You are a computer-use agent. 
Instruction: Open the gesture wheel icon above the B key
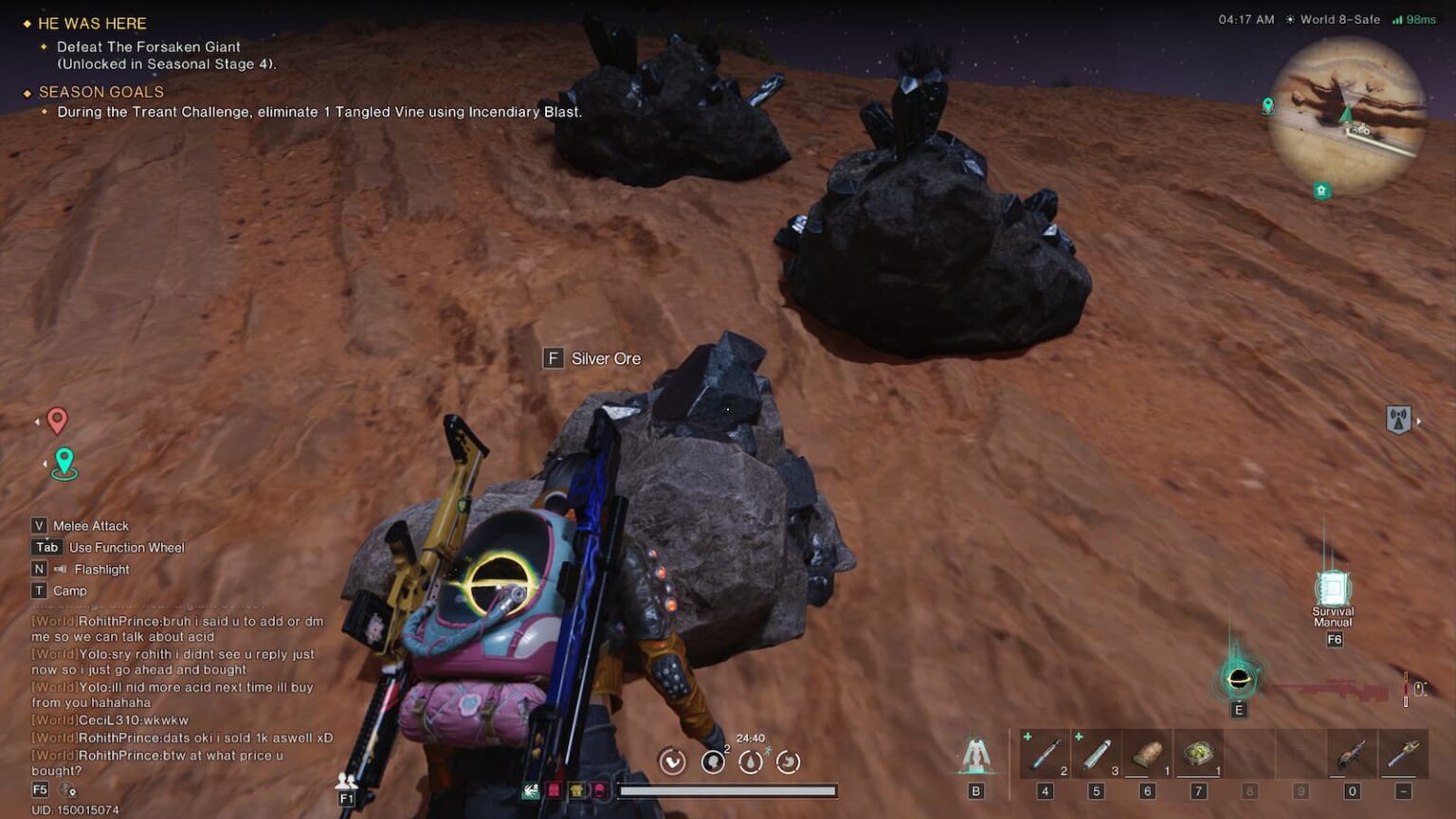coord(974,754)
